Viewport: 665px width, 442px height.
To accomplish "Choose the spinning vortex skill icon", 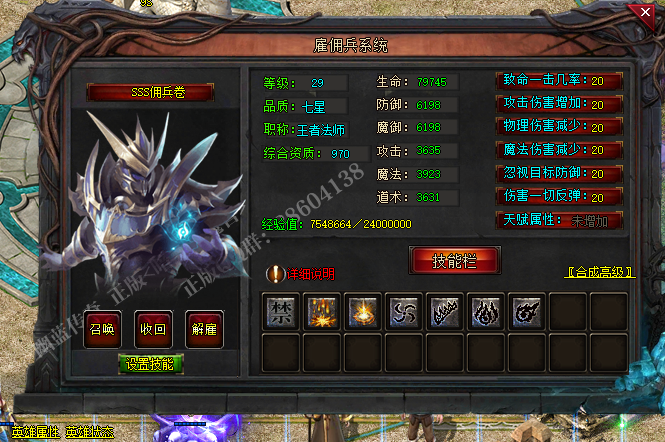I will [x=525, y=311].
